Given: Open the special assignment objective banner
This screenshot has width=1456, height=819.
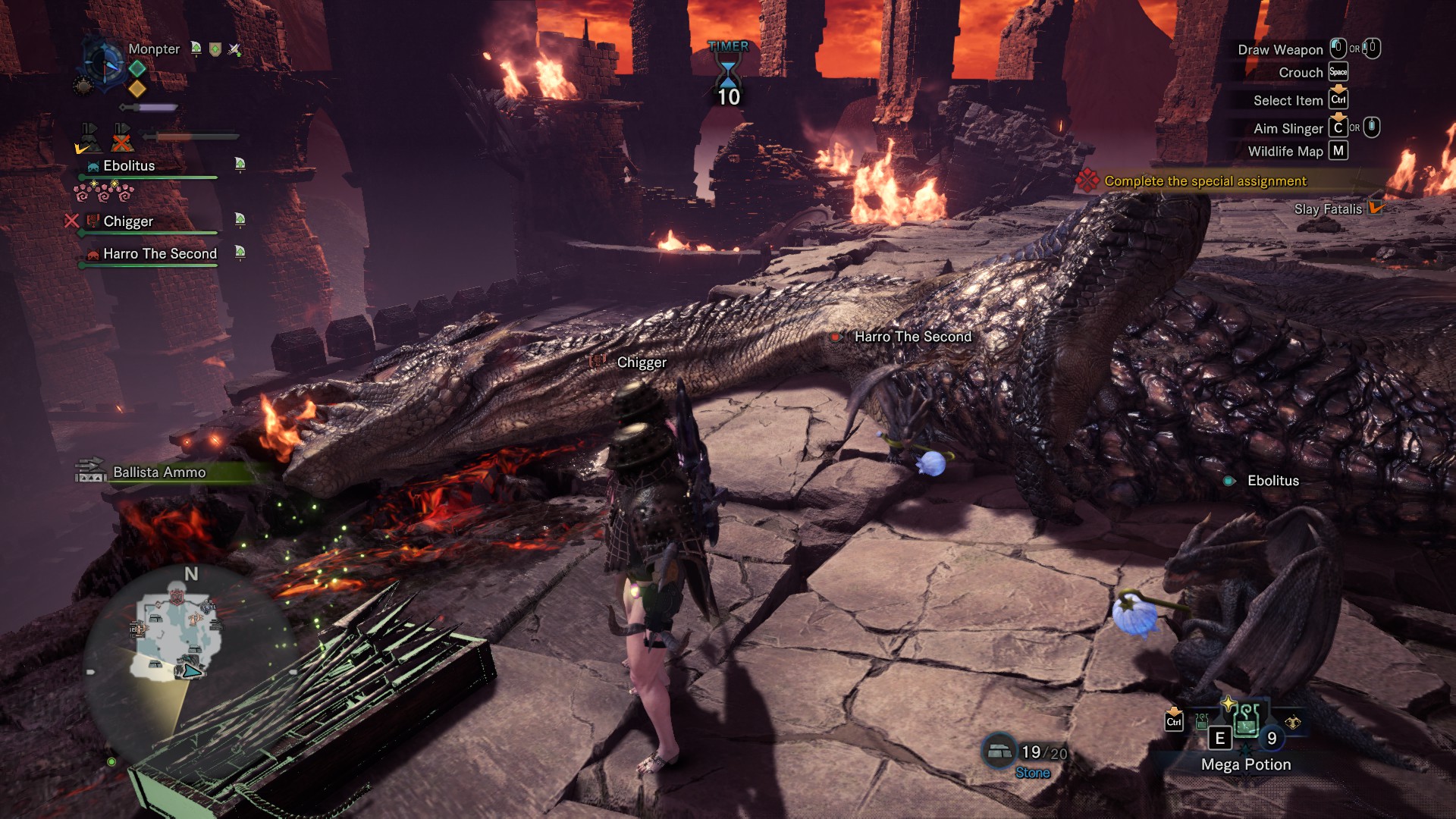Looking at the screenshot, I should (x=1204, y=181).
